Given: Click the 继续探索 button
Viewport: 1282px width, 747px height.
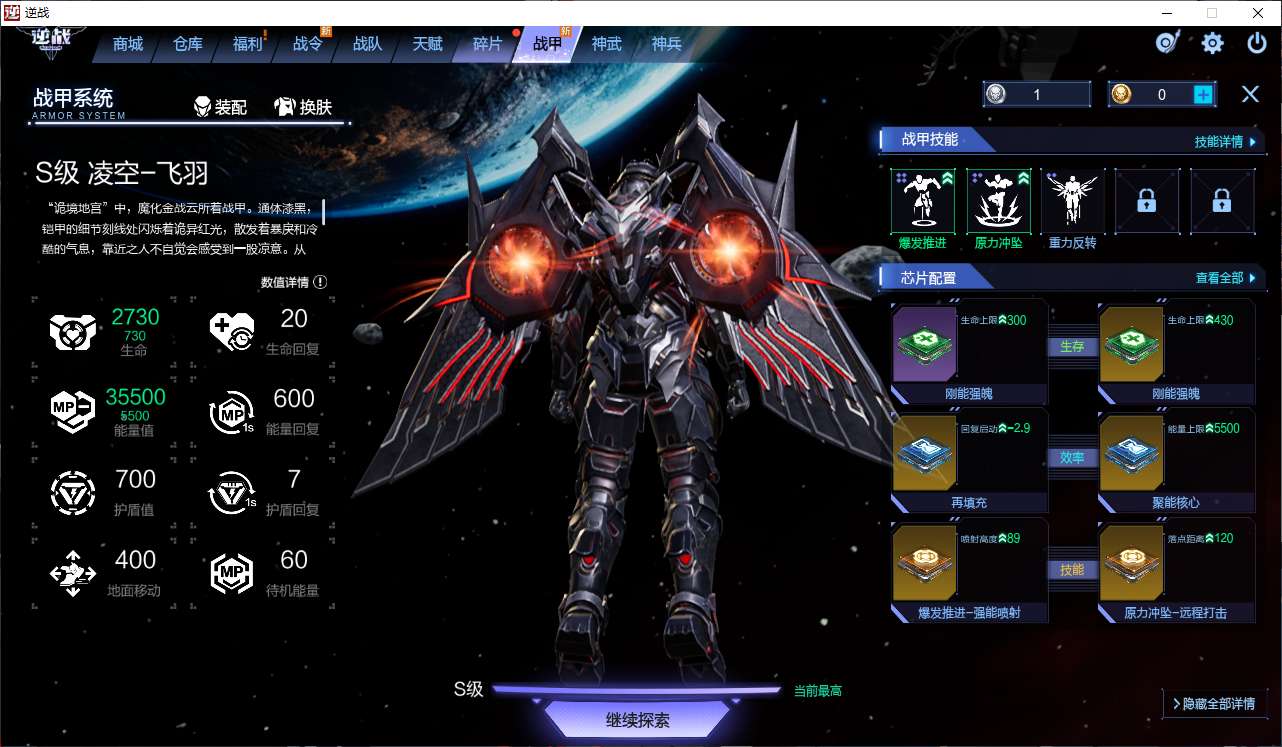Looking at the screenshot, I should tap(637, 720).
